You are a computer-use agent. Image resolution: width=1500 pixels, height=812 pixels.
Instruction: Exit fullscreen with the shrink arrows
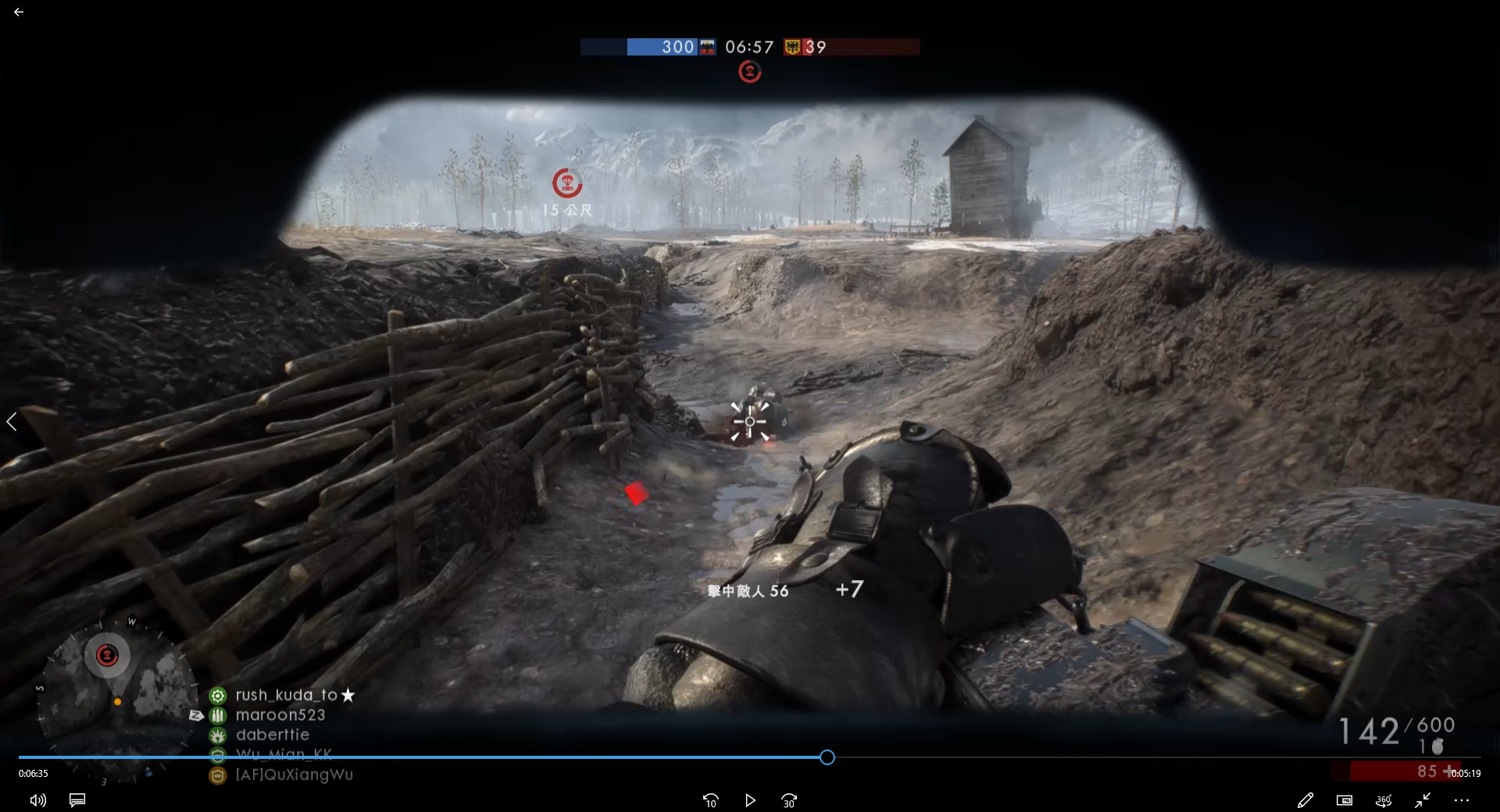[1423, 800]
